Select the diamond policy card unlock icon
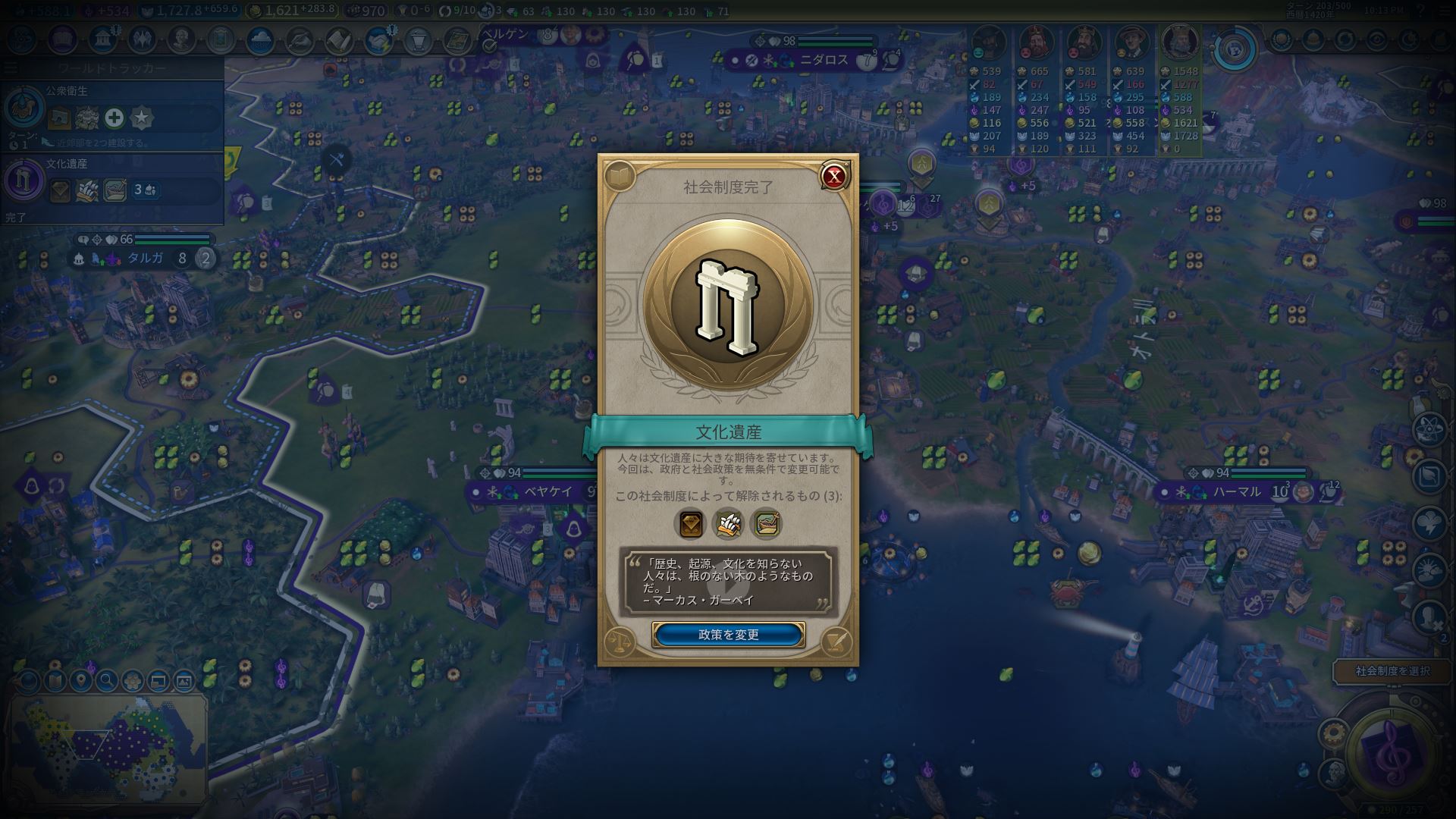Screen dimensions: 1456x819 [691, 523]
